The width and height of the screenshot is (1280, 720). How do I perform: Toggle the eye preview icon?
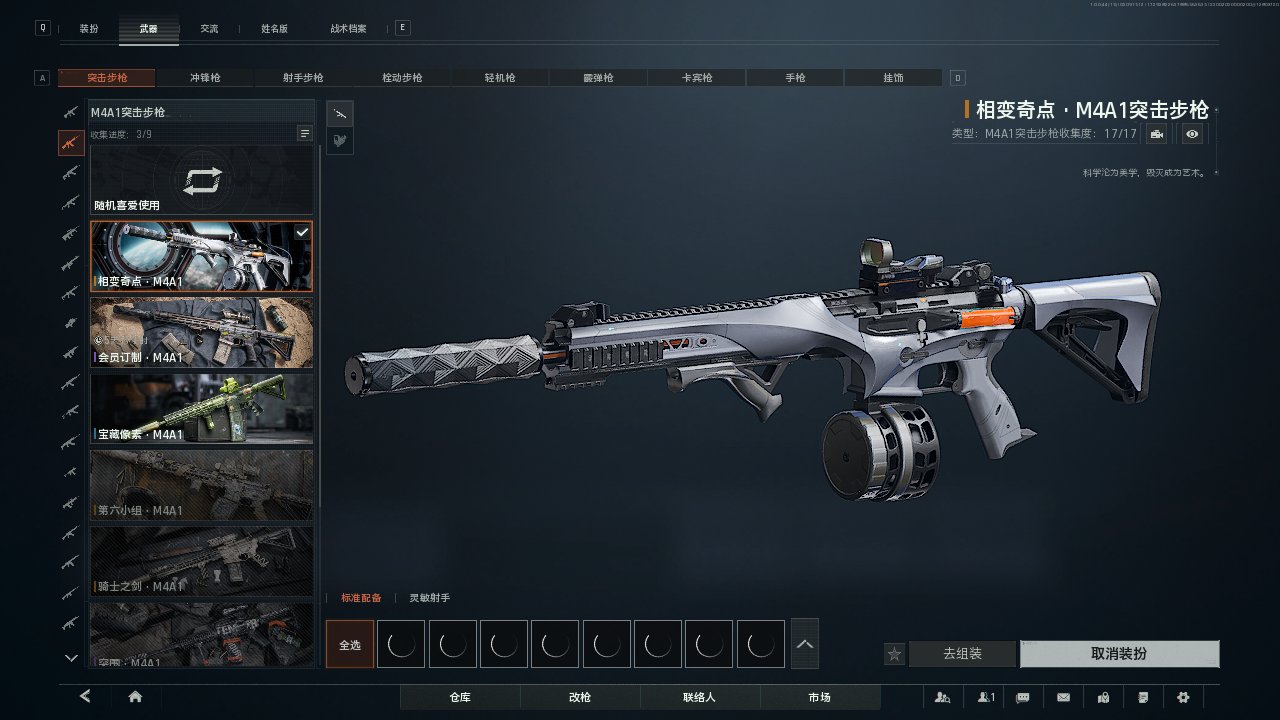click(x=1192, y=134)
